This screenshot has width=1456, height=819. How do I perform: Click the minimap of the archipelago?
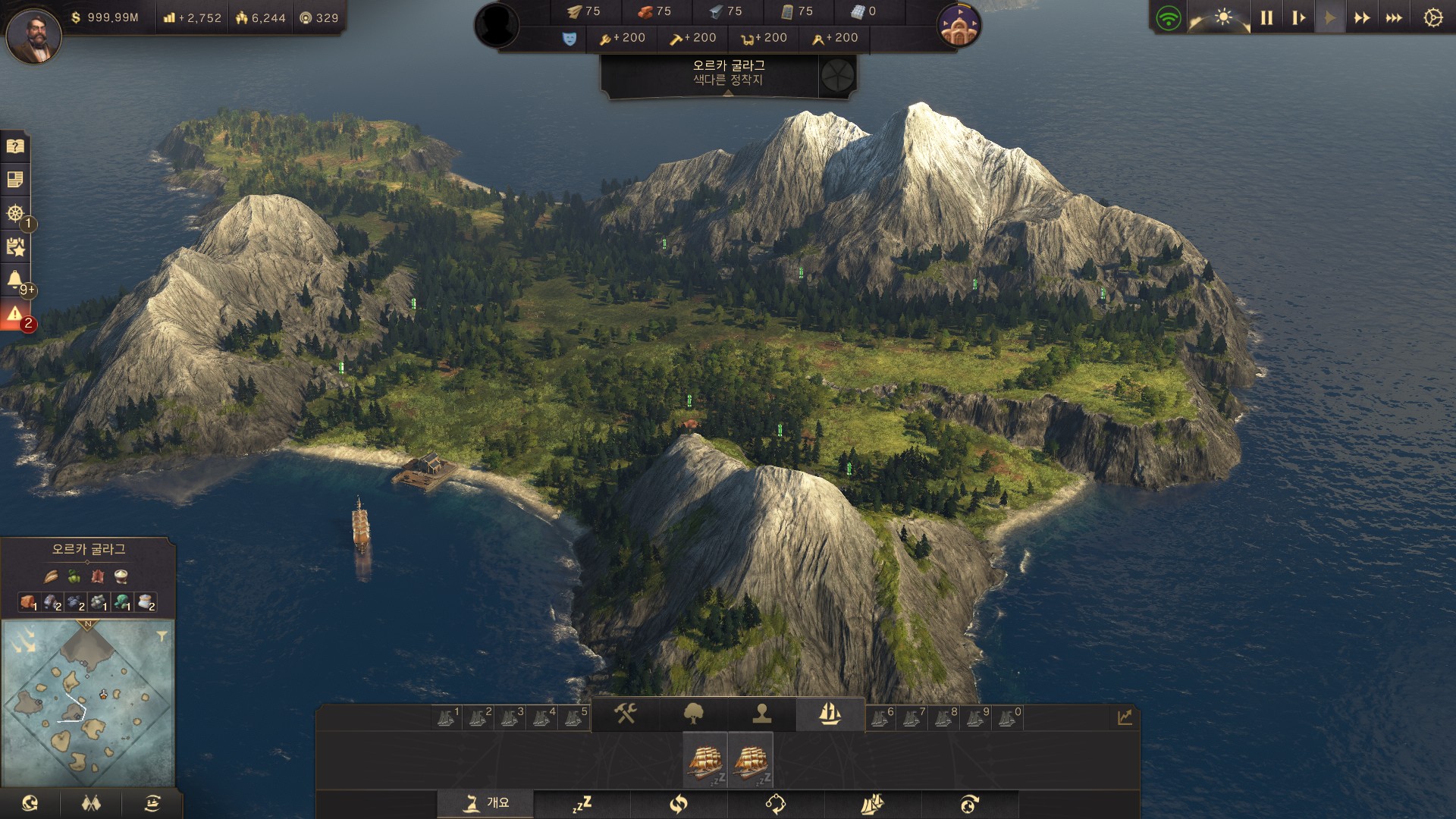[87, 703]
